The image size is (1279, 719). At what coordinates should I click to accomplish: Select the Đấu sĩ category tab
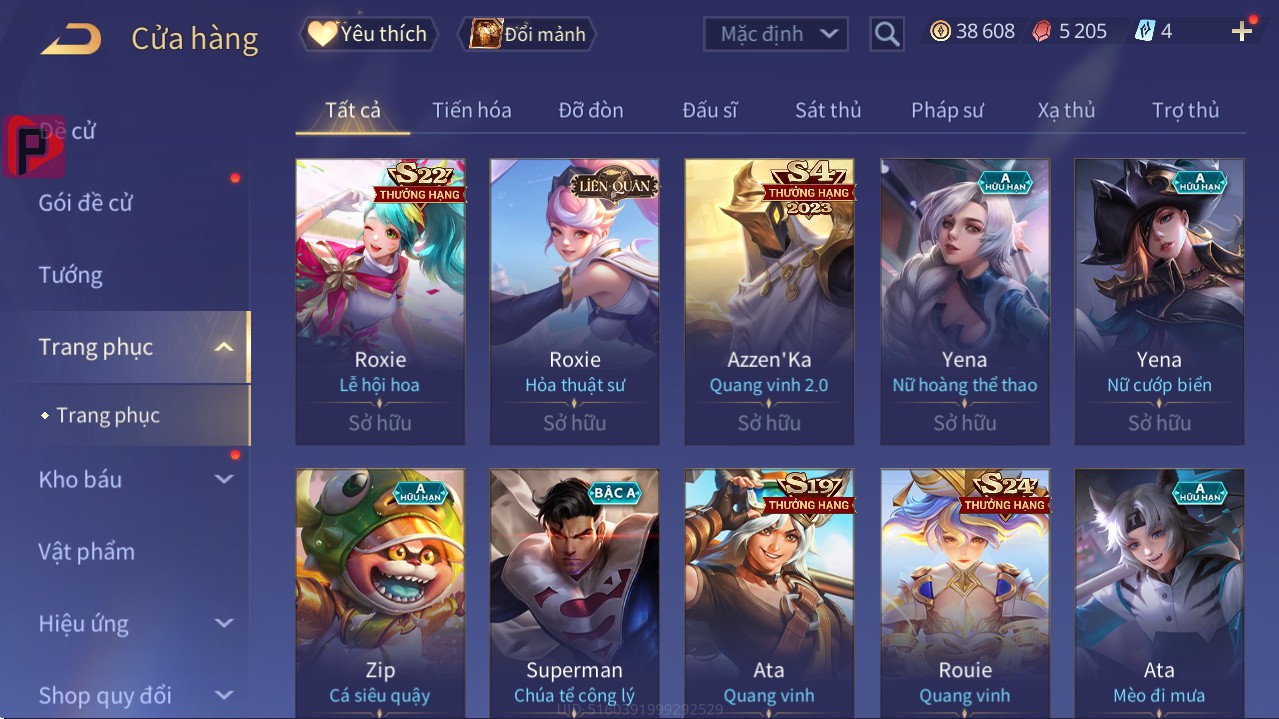click(709, 110)
